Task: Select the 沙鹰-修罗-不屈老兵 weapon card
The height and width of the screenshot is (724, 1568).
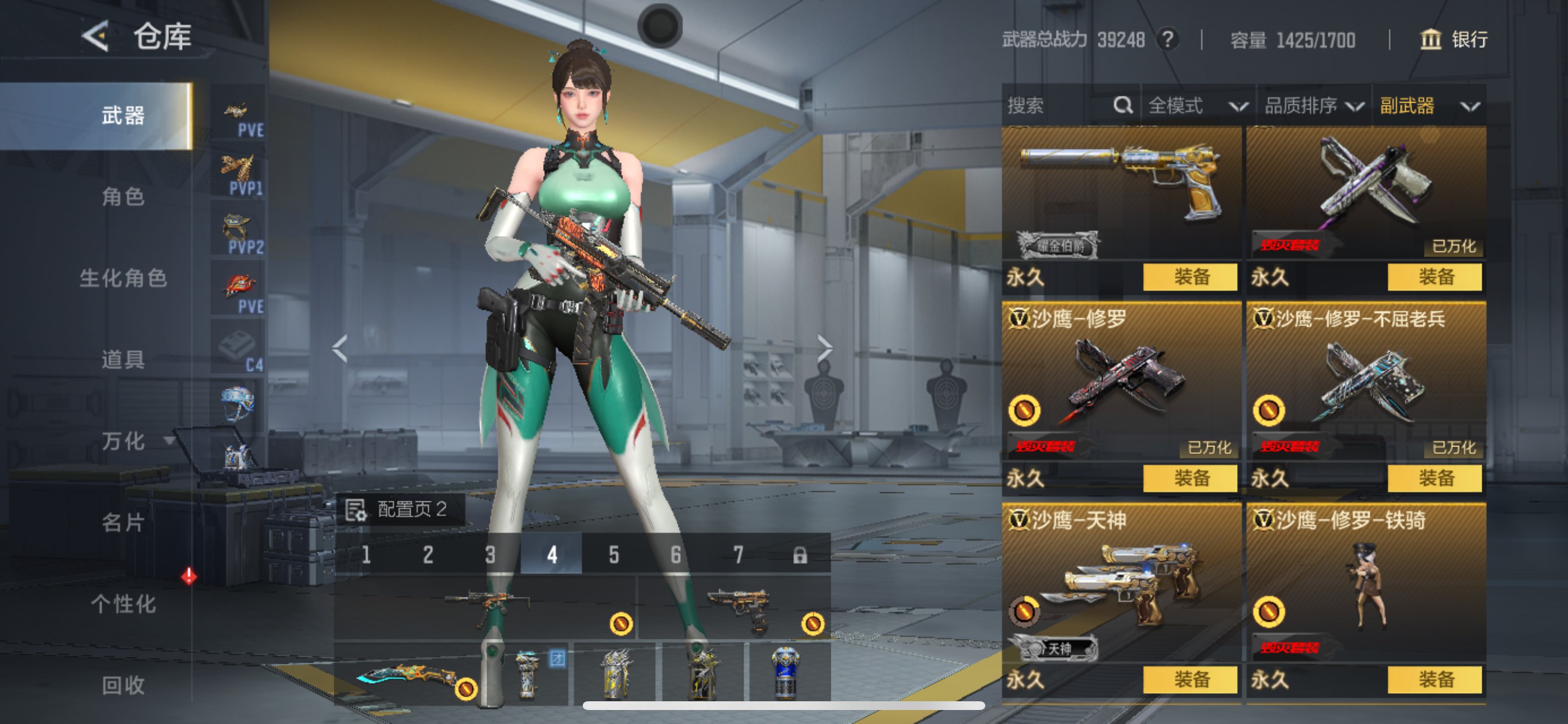Action: 1366,384
